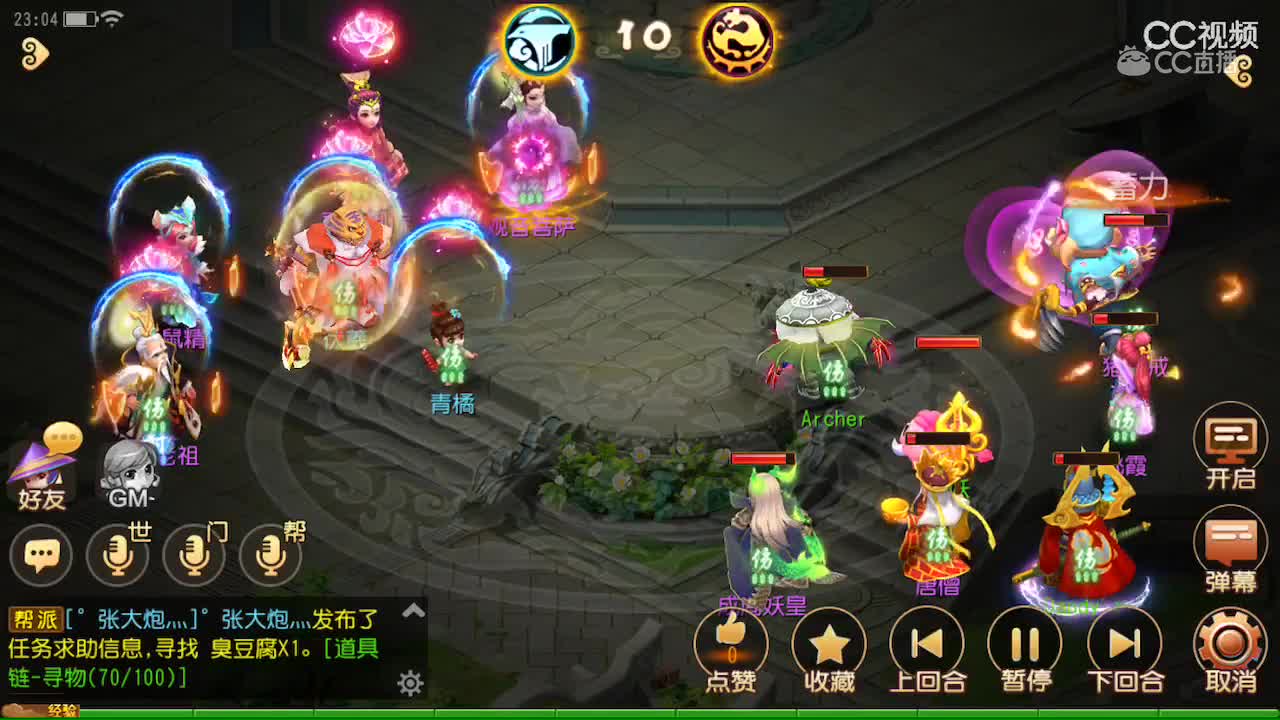Open the chat bubble speech icon
This screenshot has width=1280, height=720.
click(41, 553)
